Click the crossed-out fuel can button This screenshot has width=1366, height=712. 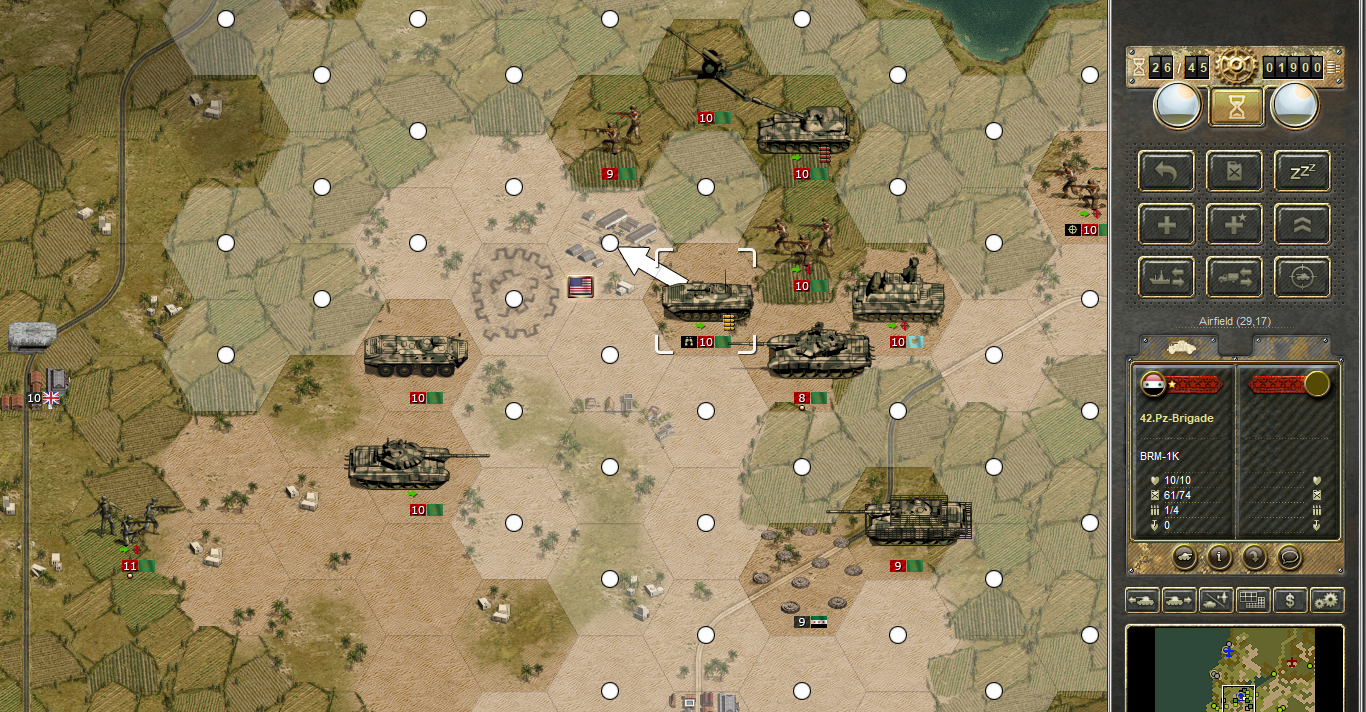click(x=1234, y=171)
